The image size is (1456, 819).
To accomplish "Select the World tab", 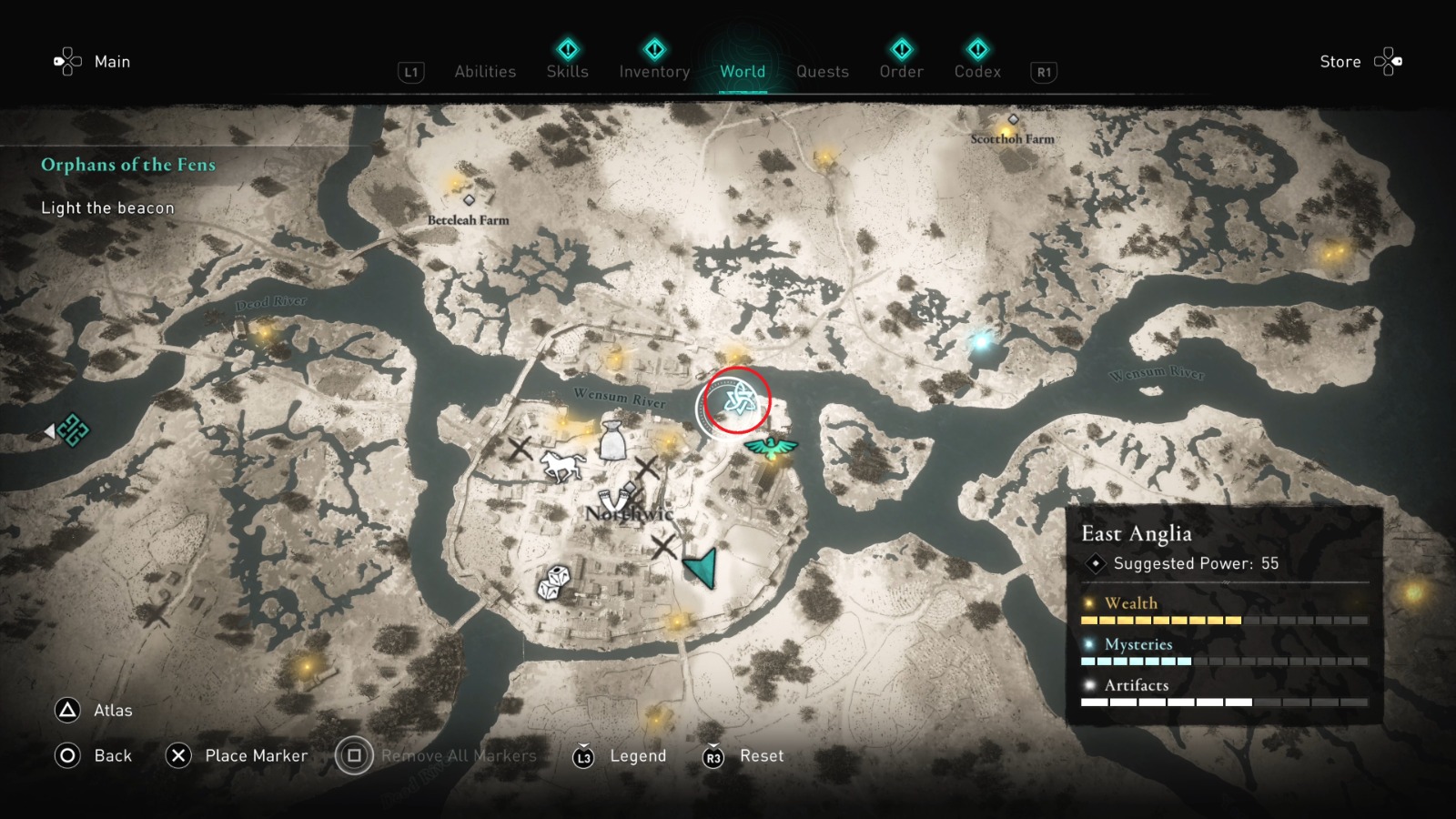I will tap(743, 71).
